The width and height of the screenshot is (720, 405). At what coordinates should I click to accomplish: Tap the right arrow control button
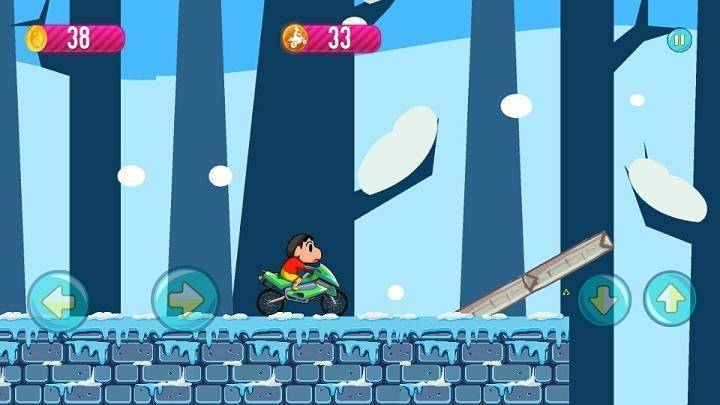tap(185, 299)
